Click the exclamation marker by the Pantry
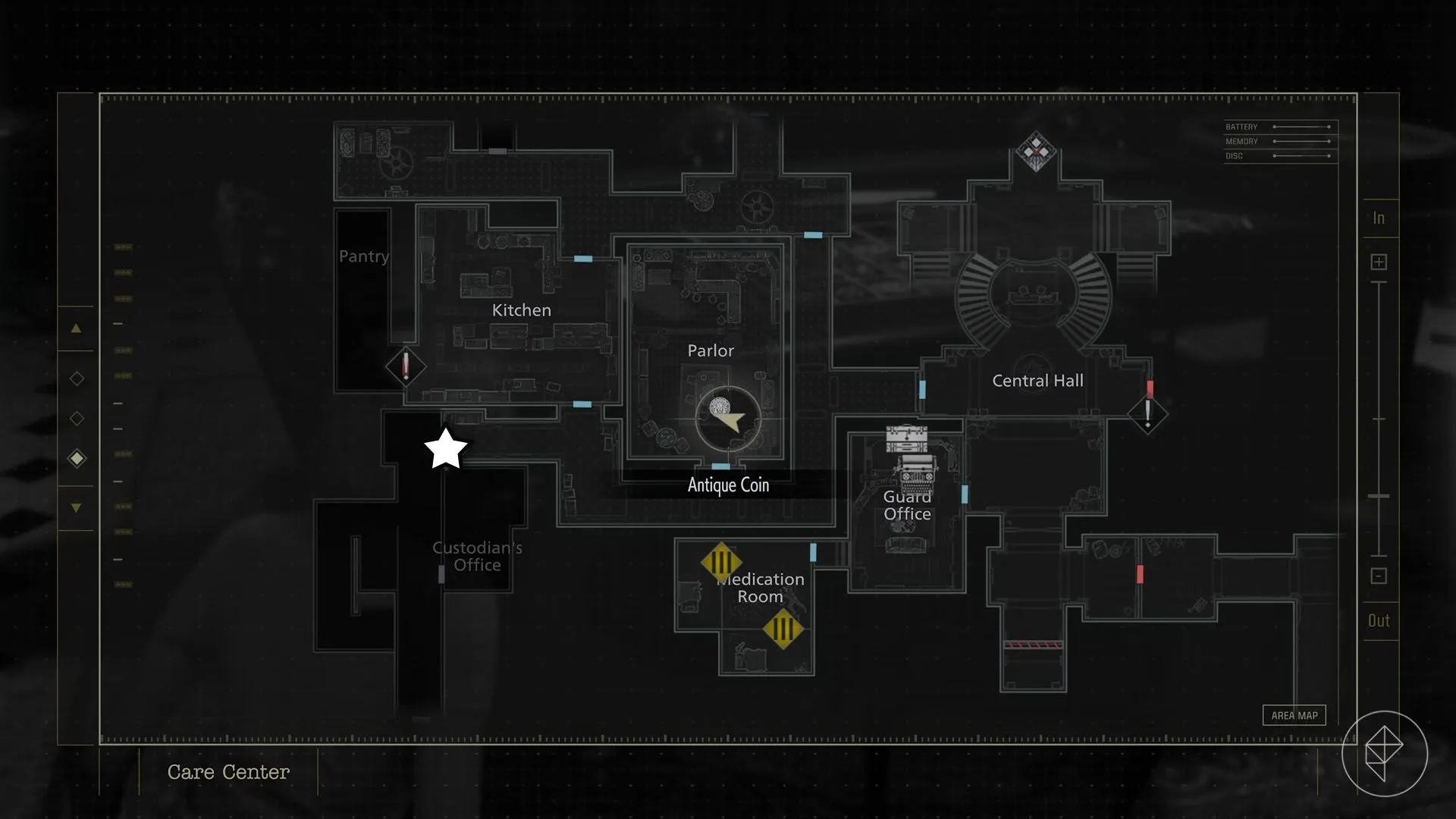This screenshot has width=1456, height=819. pos(406,366)
